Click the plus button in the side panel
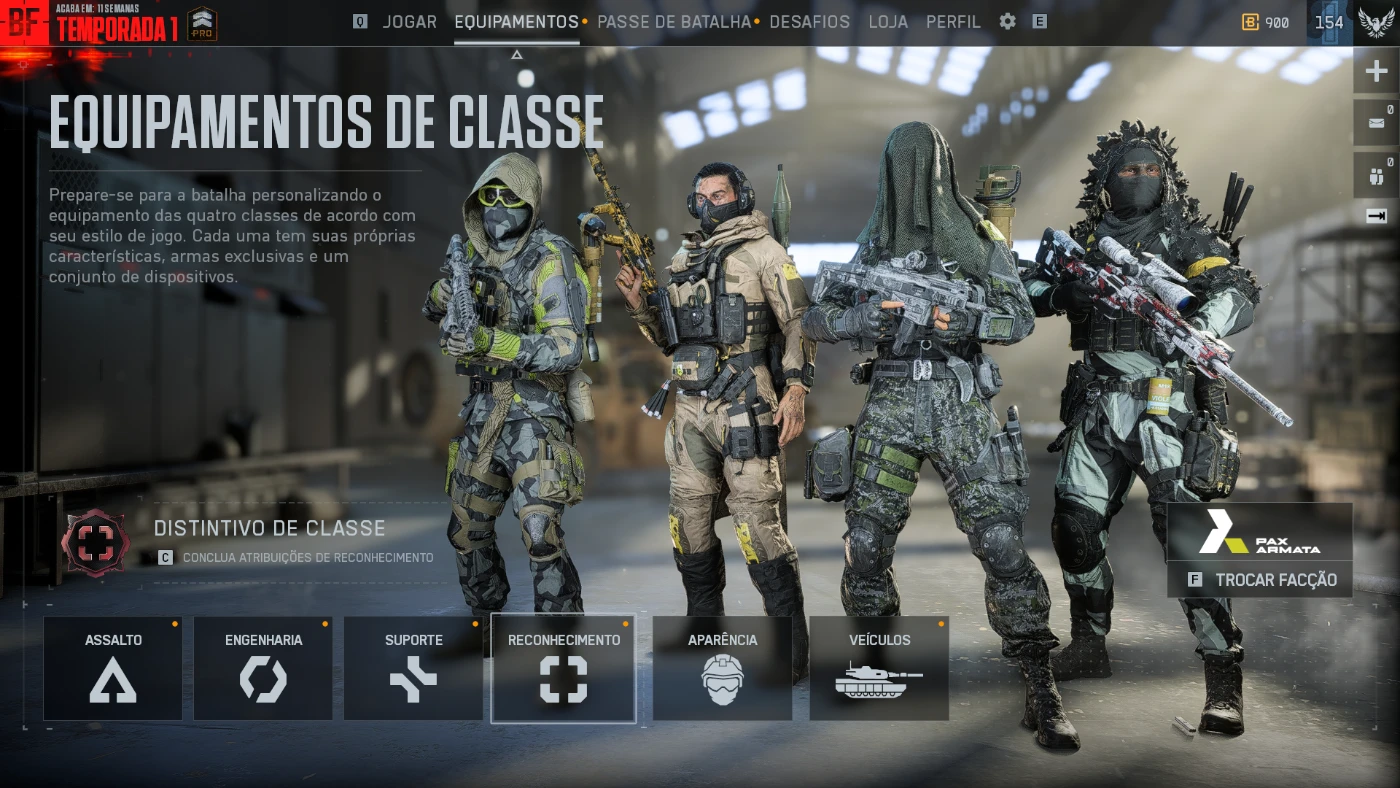Image resolution: width=1400 pixels, height=788 pixels. [x=1377, y=72]
